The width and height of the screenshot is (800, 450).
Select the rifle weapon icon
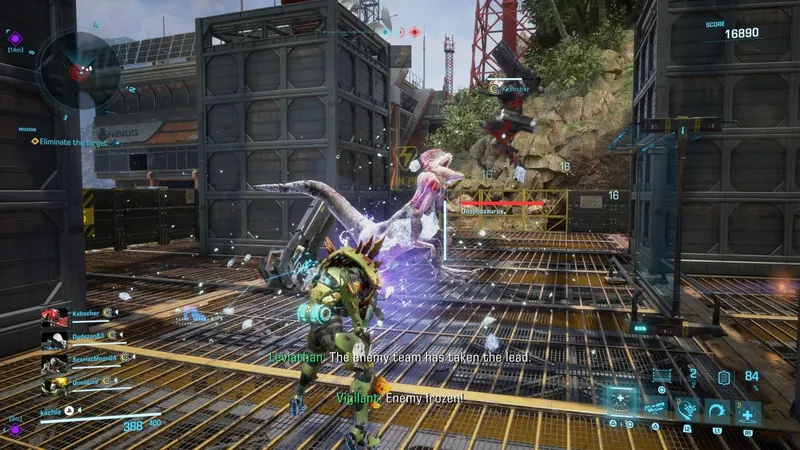656,409
